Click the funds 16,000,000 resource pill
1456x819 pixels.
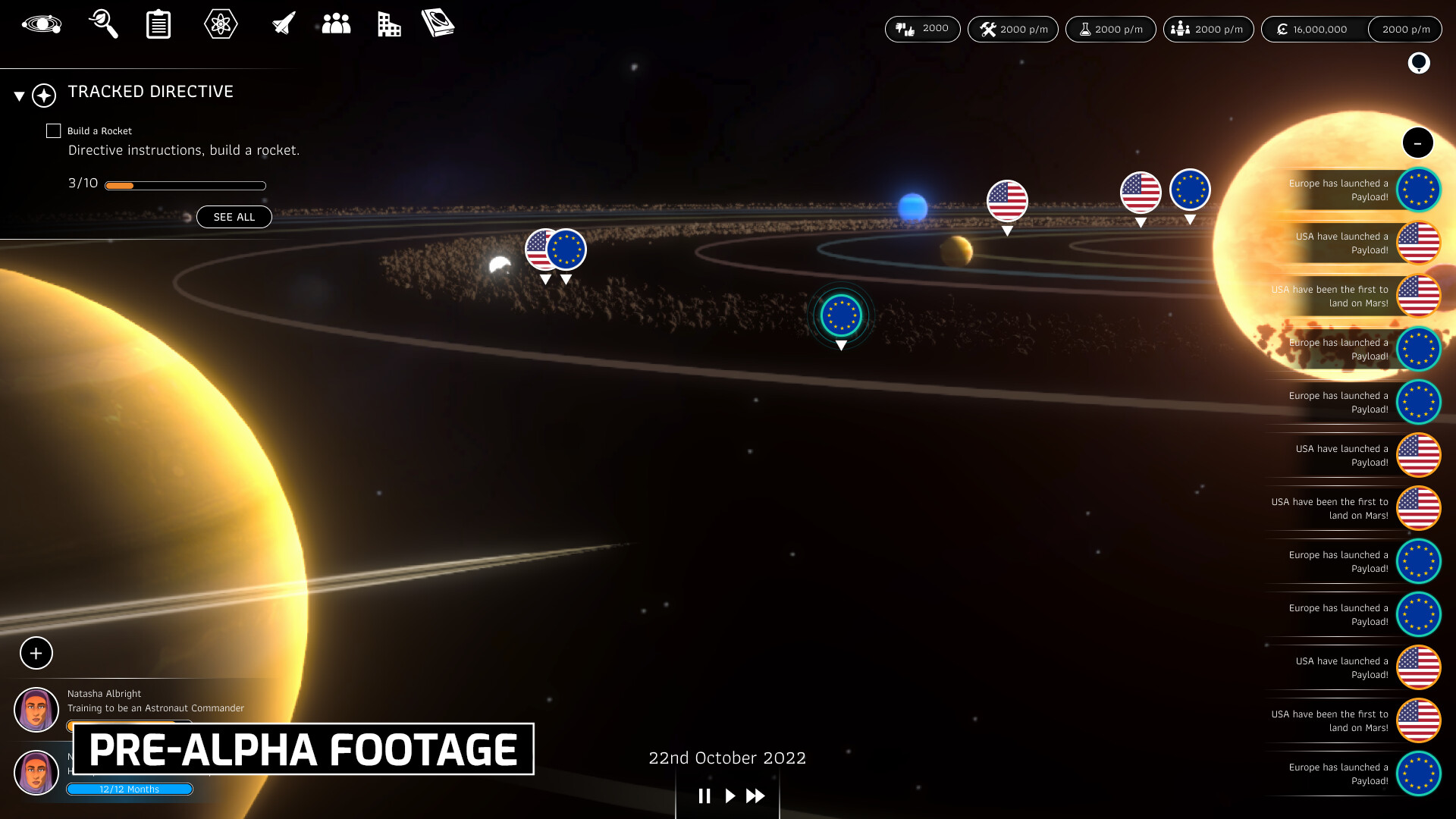pos(1314,30)
